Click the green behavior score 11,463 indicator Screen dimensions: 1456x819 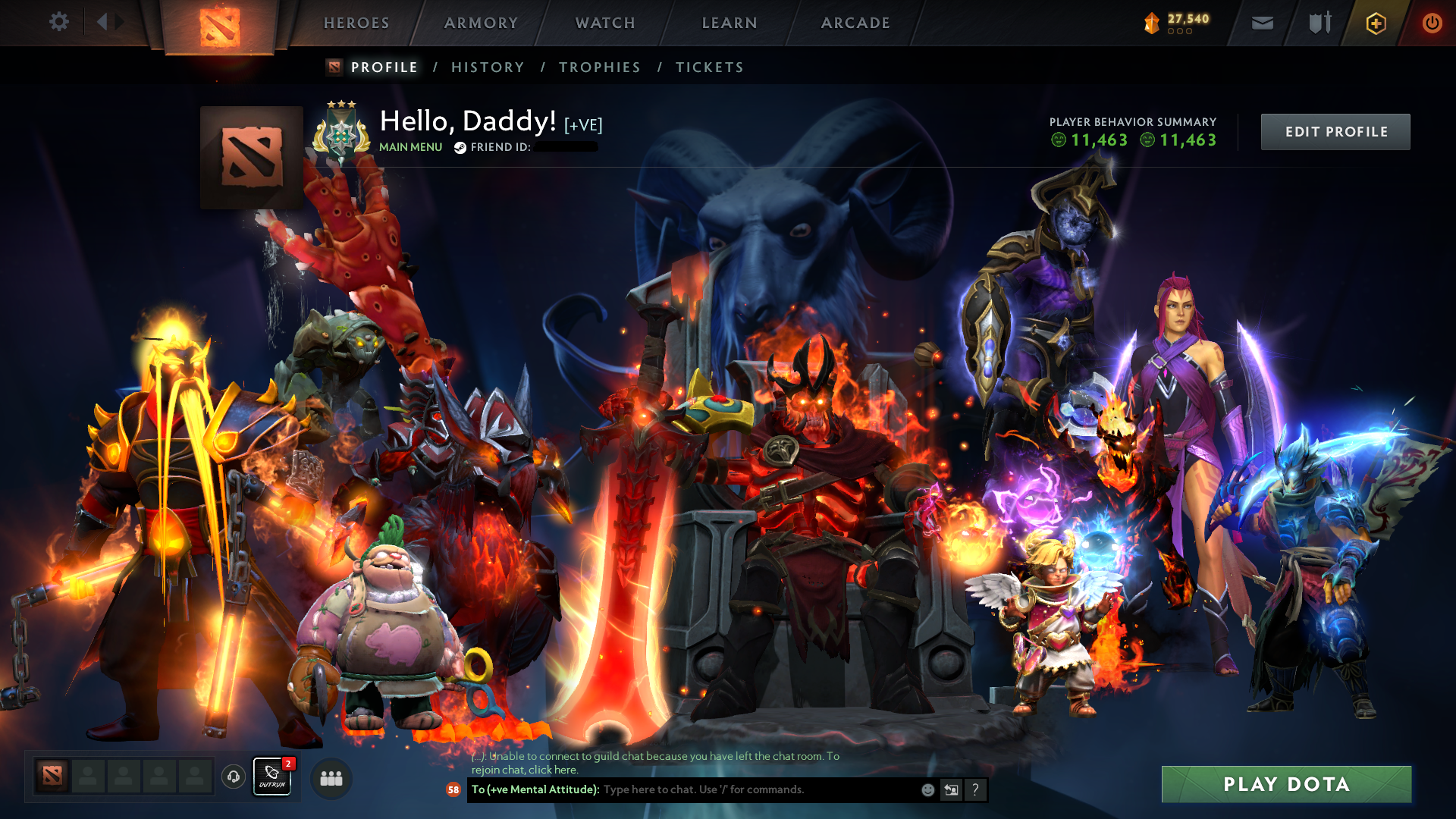point(1096,140)
